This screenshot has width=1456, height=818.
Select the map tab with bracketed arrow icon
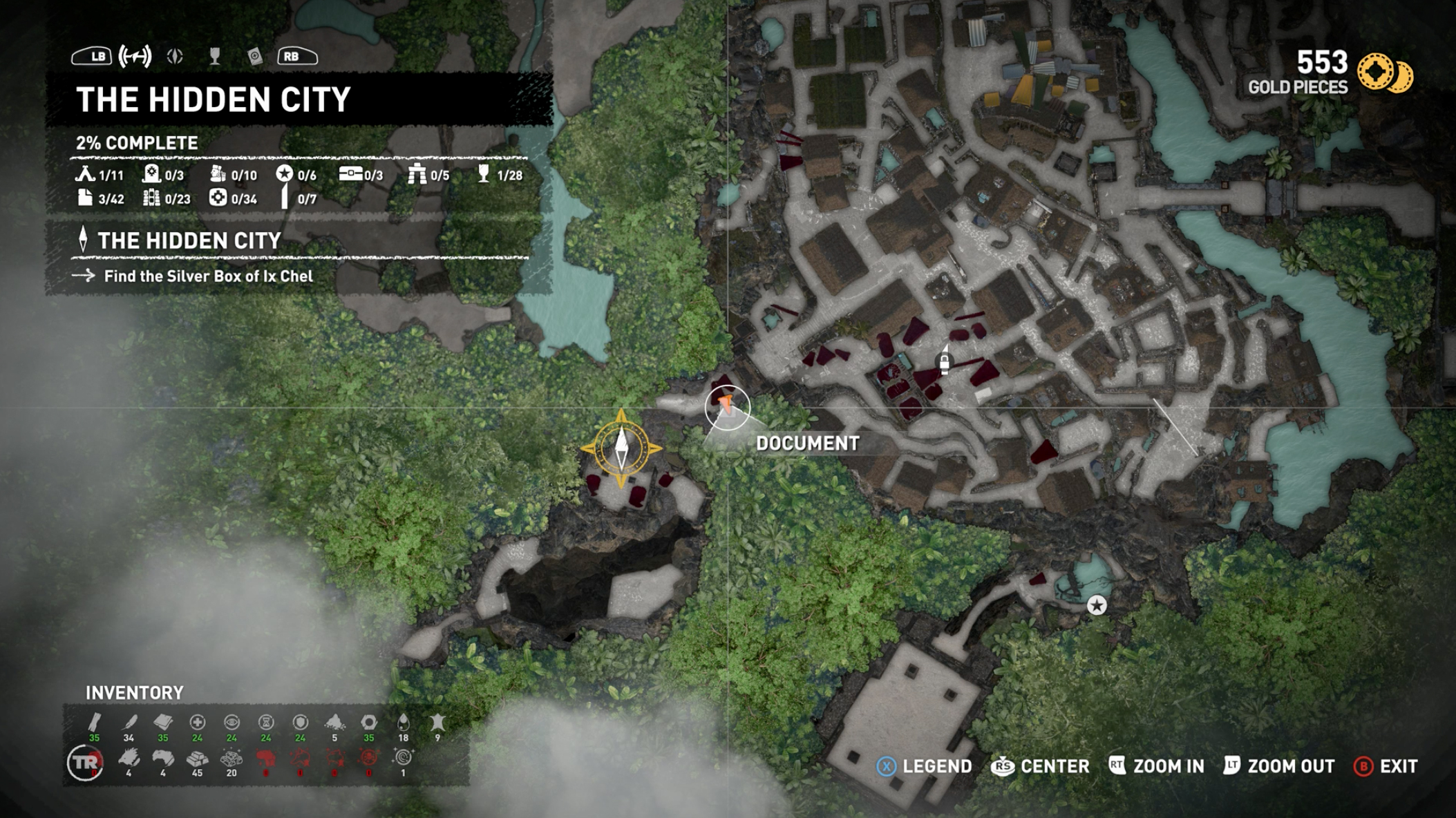point(135,56)
